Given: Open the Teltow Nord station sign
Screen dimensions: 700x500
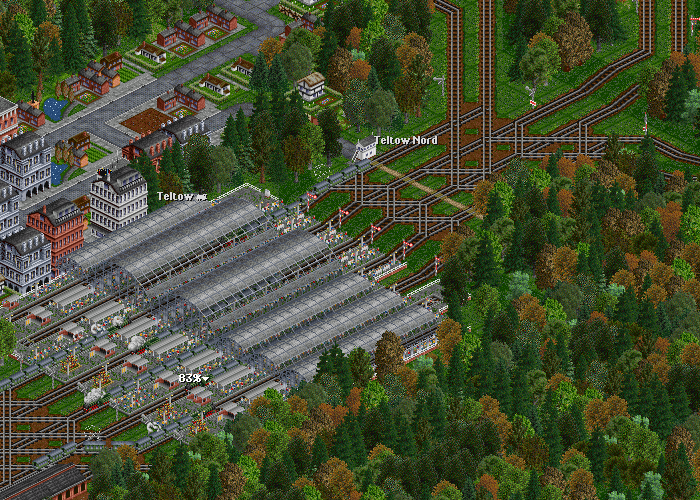Looking at the screenshot, I should click(x=405, y=141).
